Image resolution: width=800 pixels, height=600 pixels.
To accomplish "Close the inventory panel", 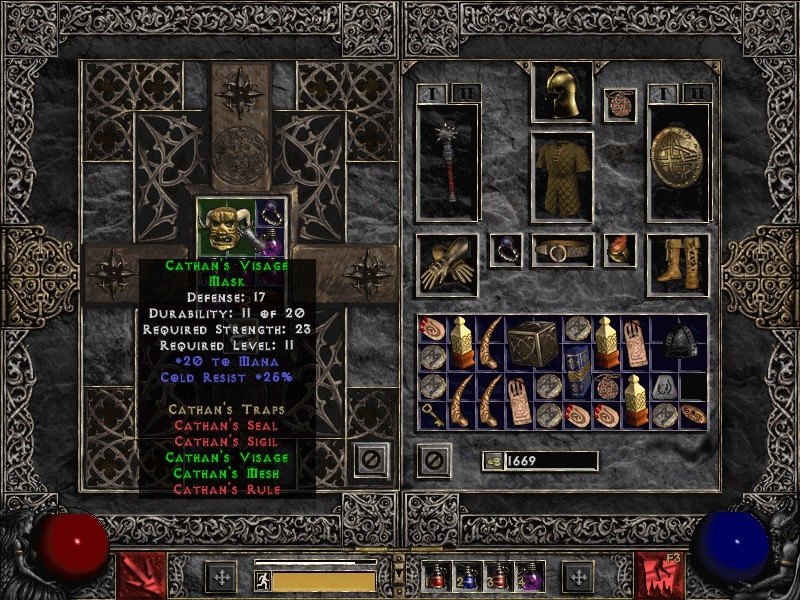I will [x=432, y=460].
